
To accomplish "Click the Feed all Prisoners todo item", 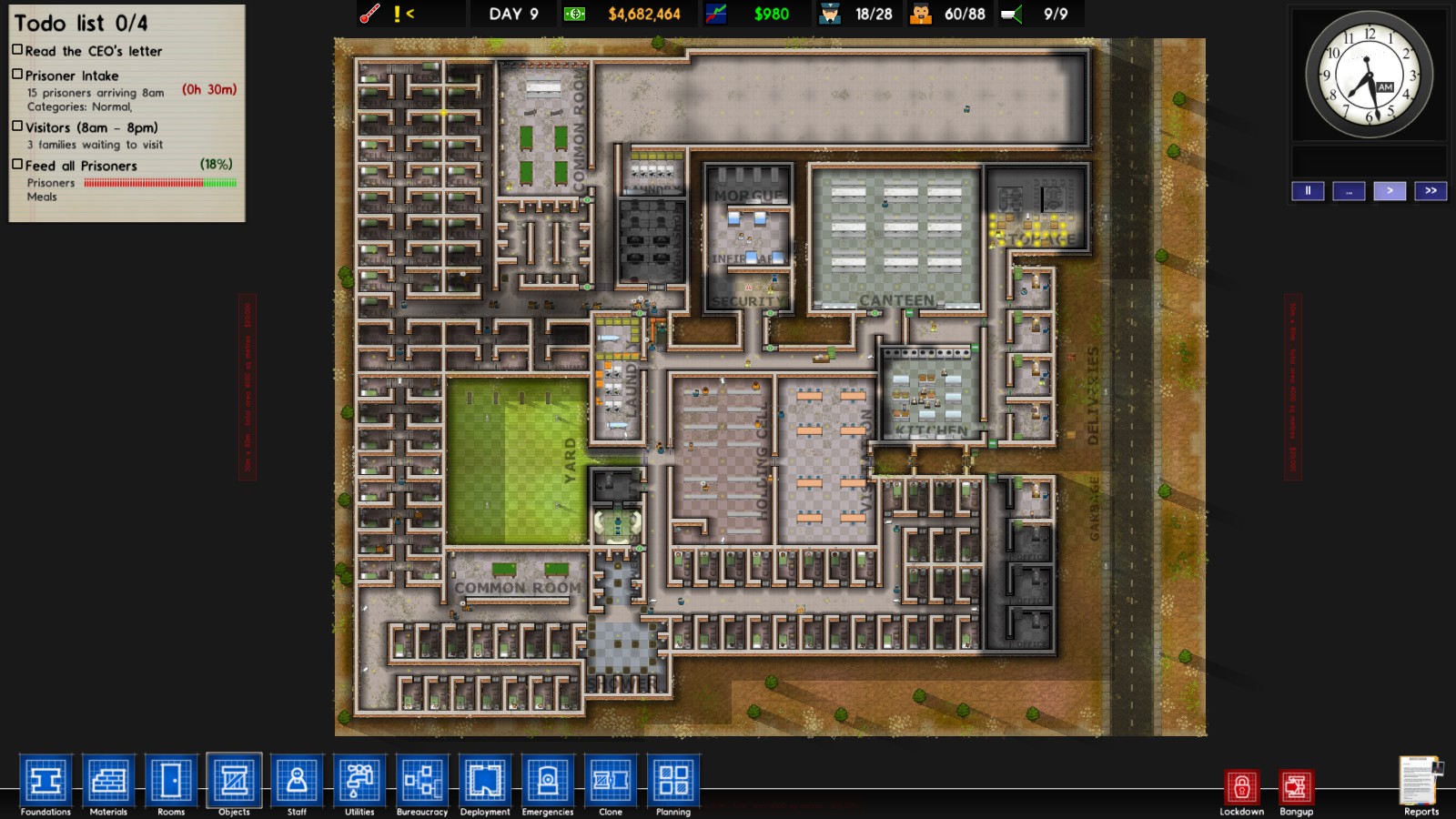I will [81, 166].
